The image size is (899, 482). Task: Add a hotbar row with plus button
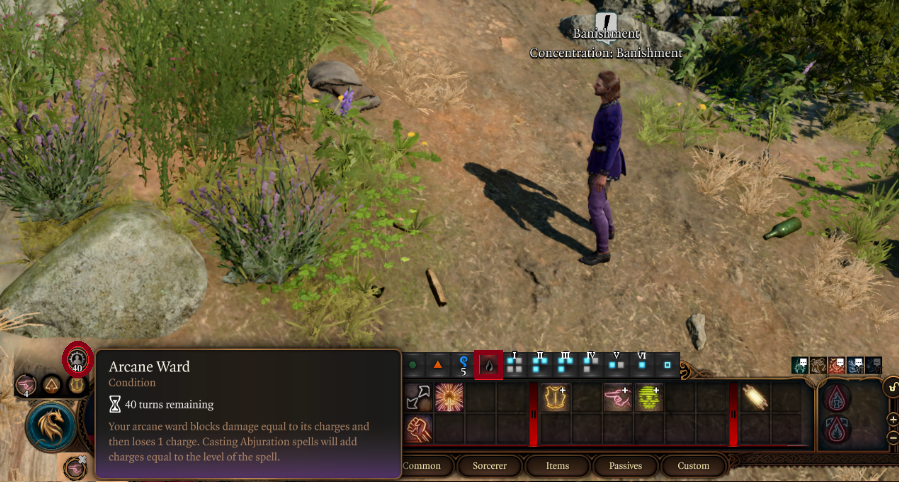point(892,421)
